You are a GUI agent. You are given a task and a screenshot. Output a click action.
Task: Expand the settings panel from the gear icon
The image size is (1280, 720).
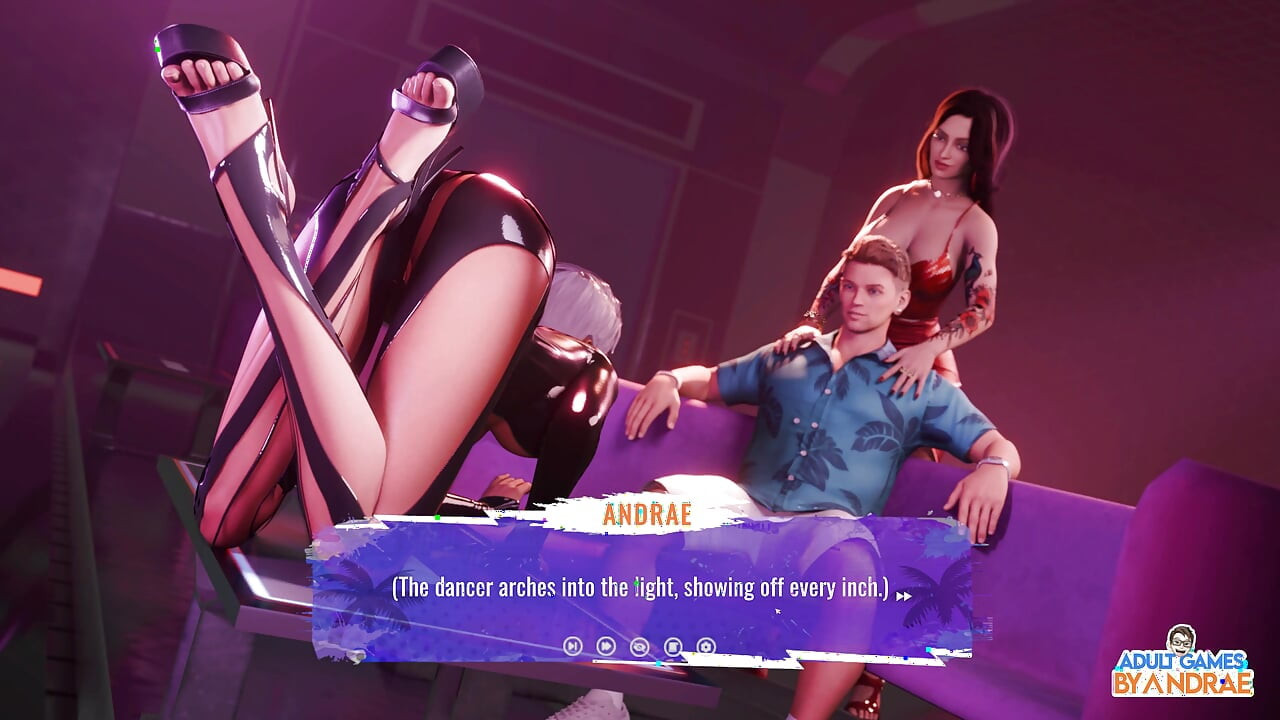pos(706,646)
